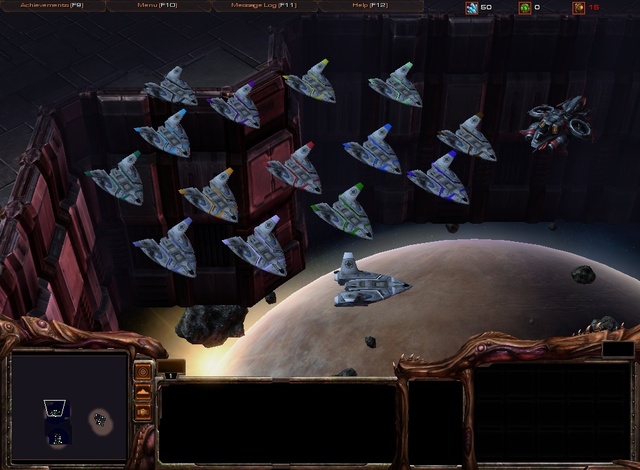640x470 pixels.
Task: Toggle the minimap unit colors button
Action: click(x=143, y=411)
